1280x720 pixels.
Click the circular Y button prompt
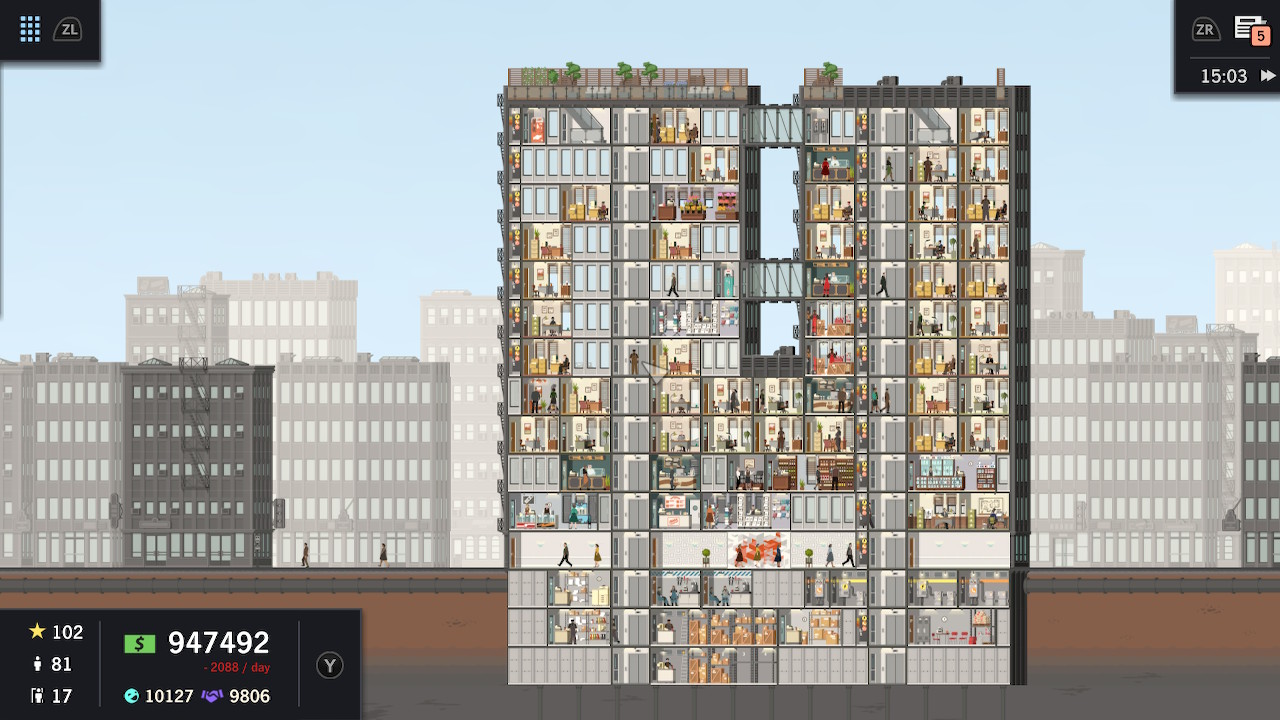pyautogui.click(x=330, y=663)
